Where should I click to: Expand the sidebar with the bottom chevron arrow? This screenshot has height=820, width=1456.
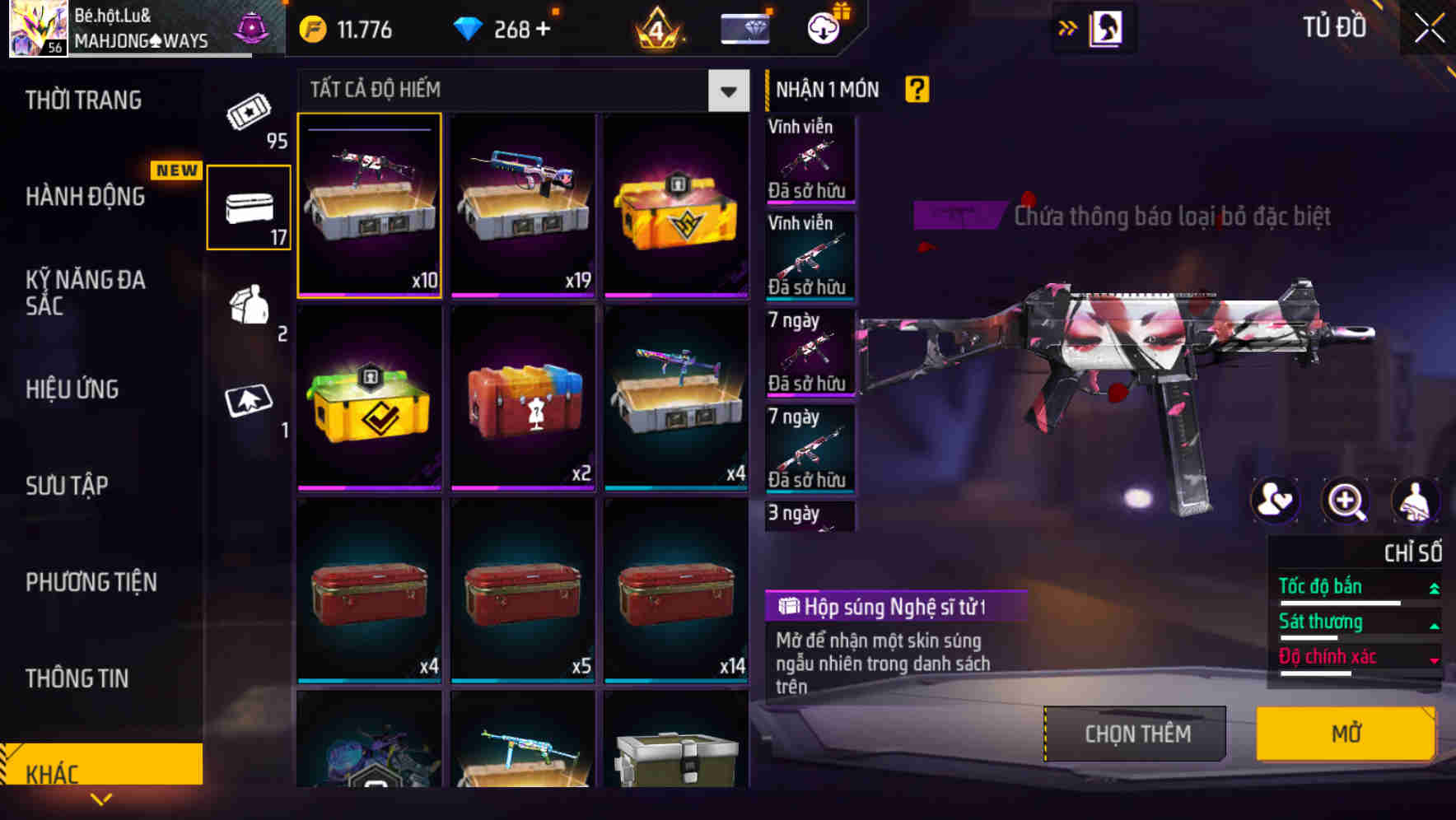pyautogui.click(x=102, y=798)
